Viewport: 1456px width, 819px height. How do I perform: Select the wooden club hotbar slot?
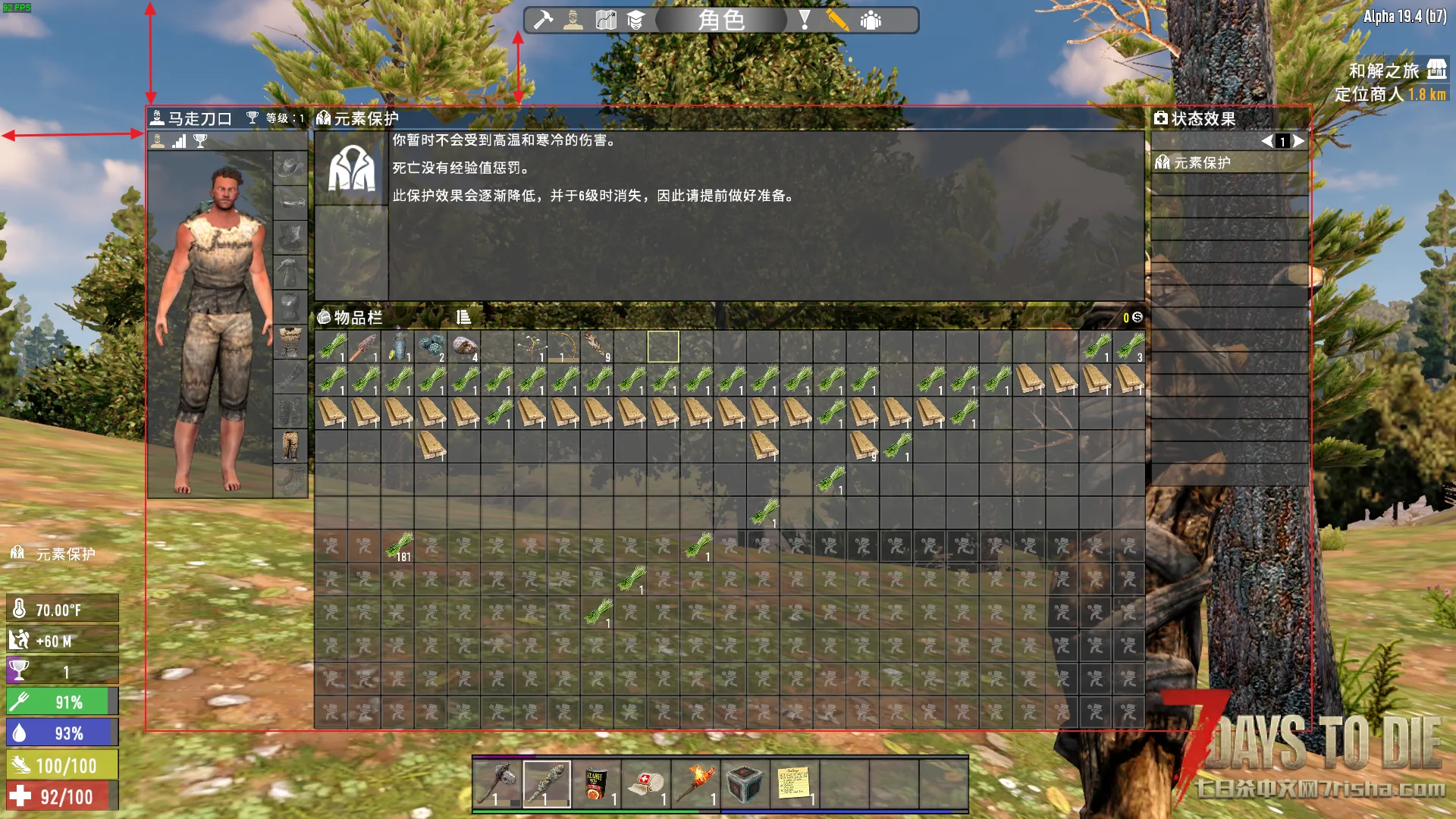[546, 784]
